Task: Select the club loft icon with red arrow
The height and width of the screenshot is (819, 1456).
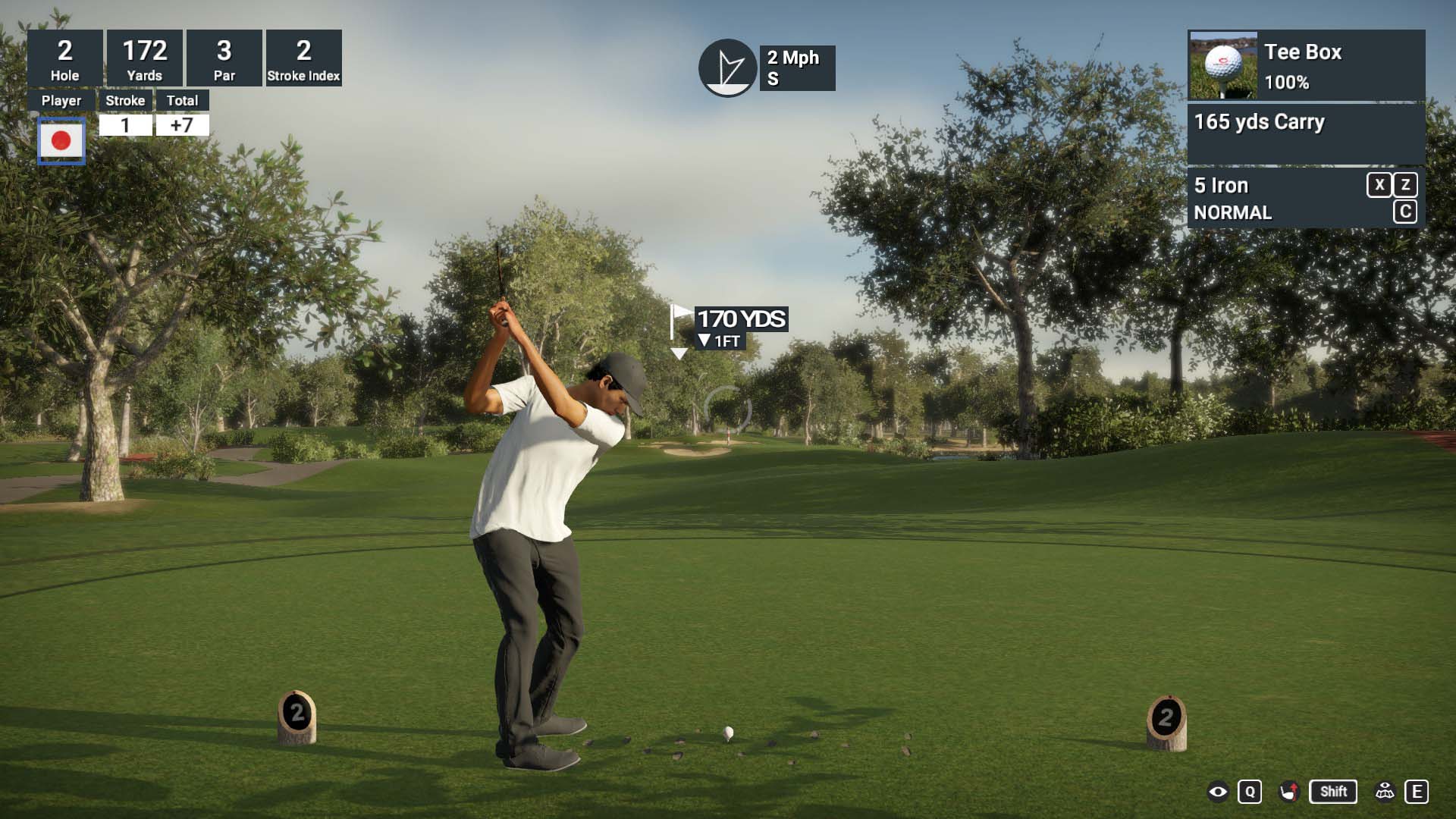Action: (x=1288, y=792)
